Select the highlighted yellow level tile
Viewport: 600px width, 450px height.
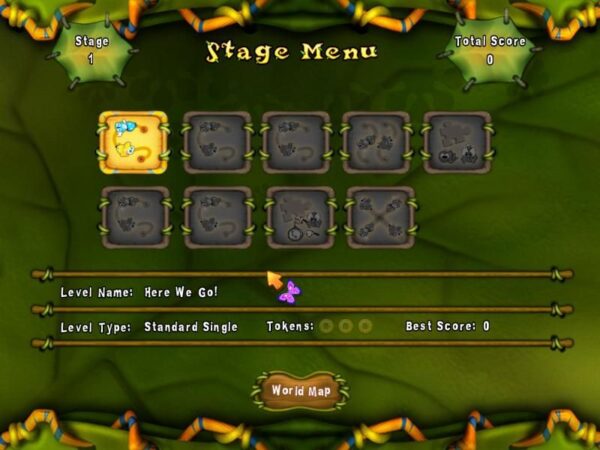[133, 142]
